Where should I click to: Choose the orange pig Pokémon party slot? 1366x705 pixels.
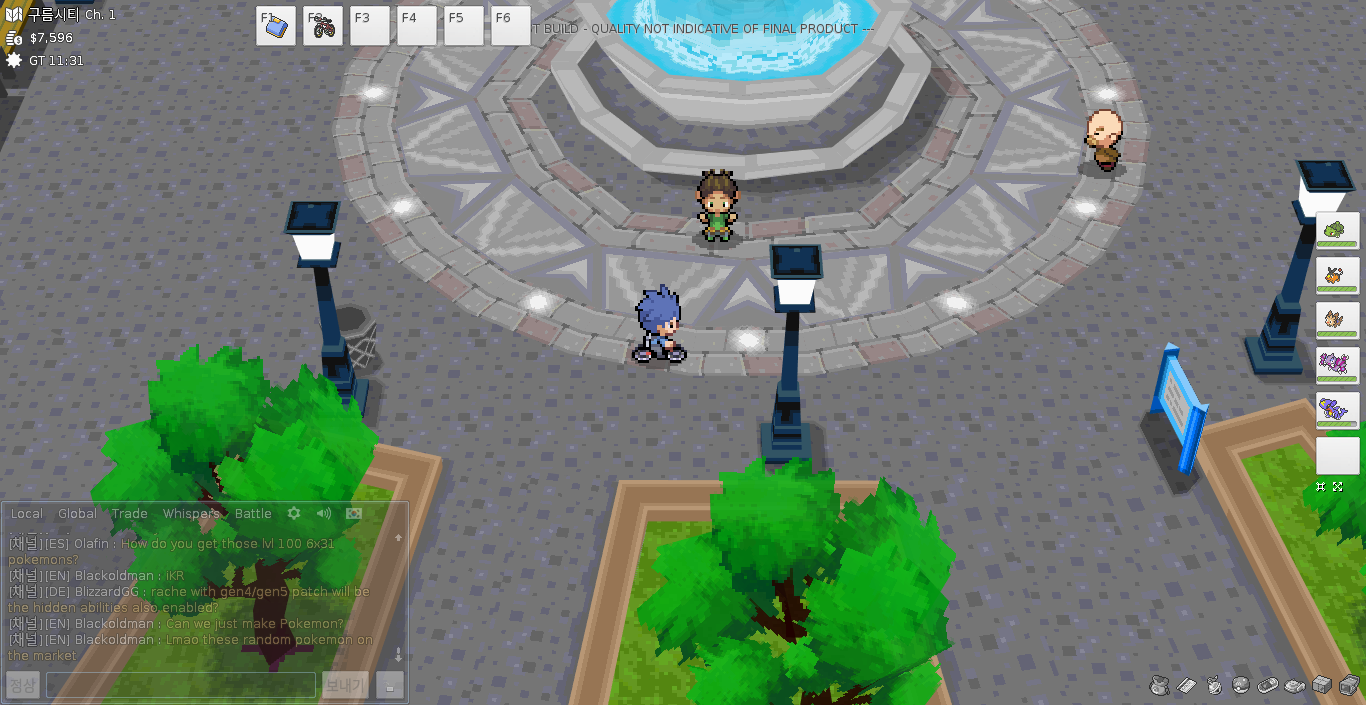1337,275
